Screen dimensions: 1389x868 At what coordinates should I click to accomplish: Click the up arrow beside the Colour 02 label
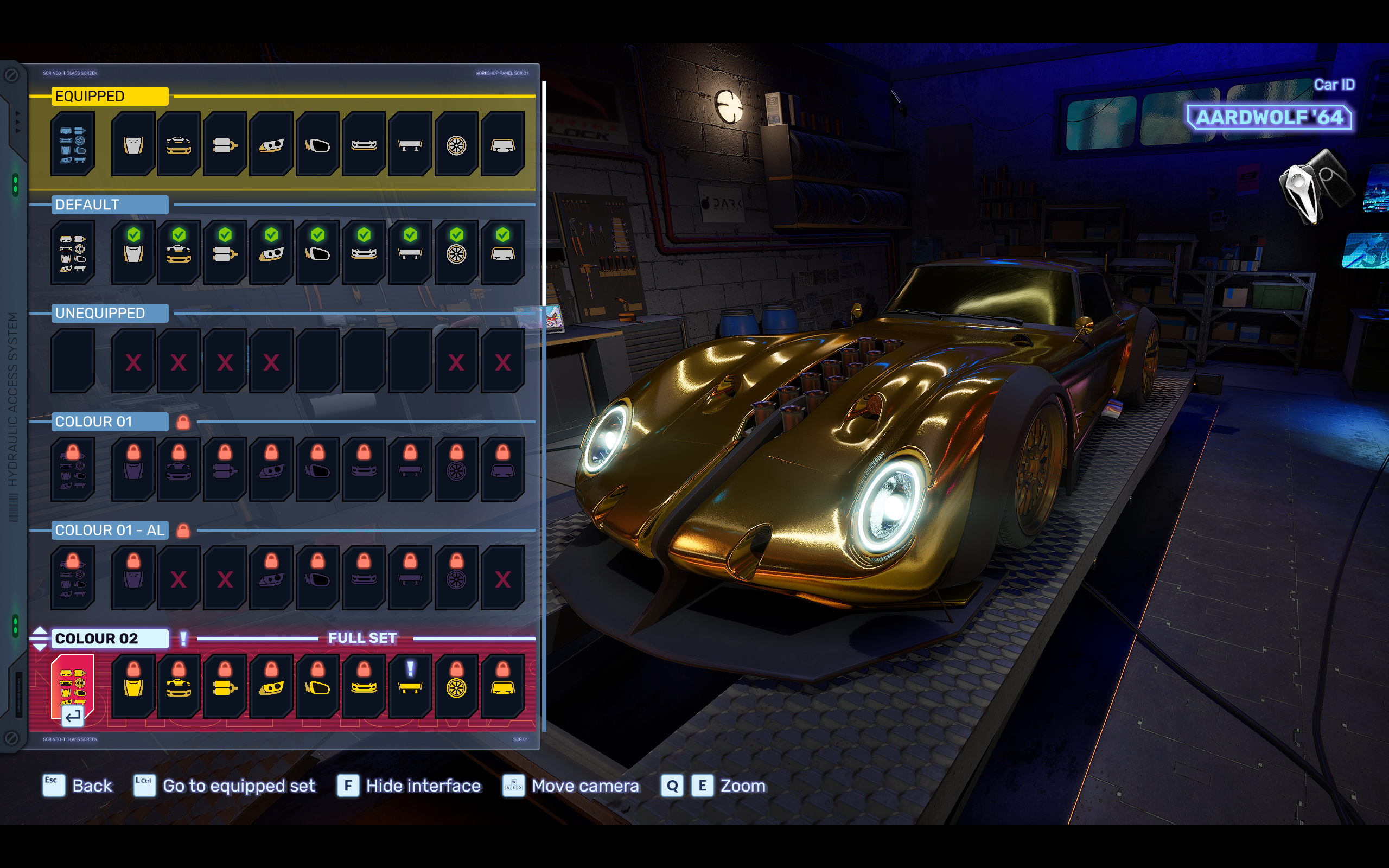click(40, 631)
